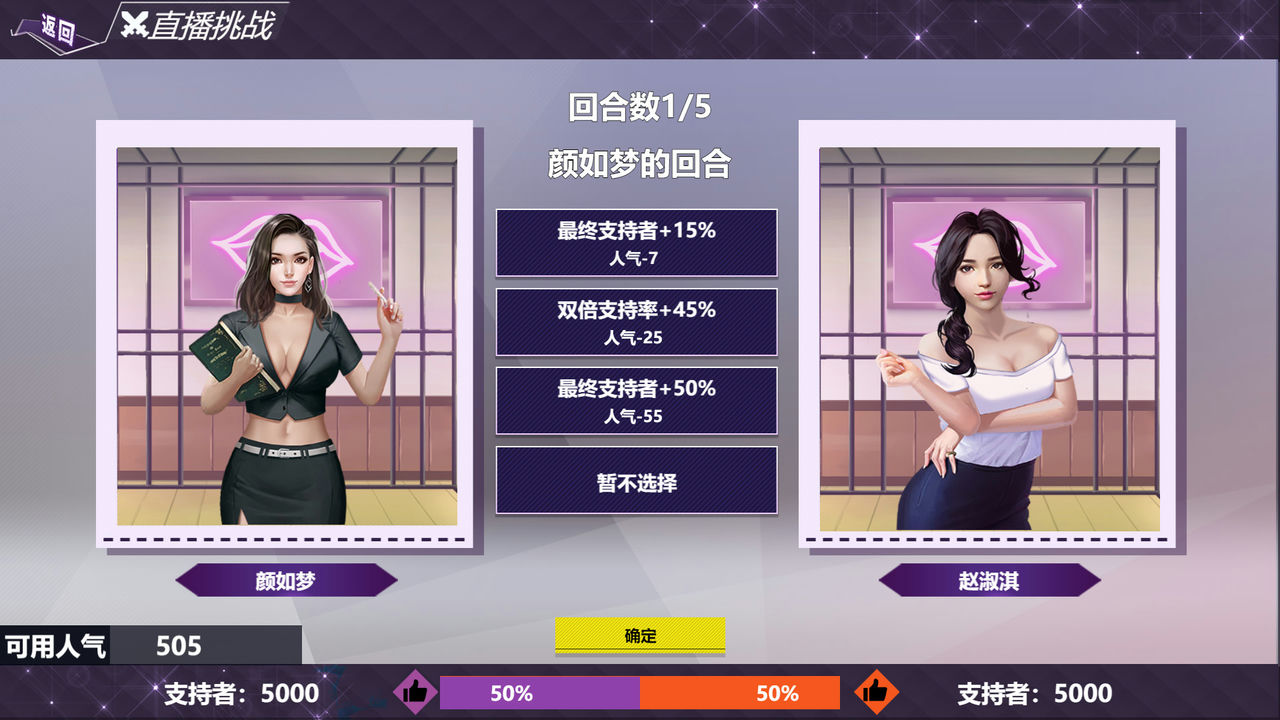This screenshot has width=1280, height=720.
Task: Click the 颜如梦 name banner
Action: point(286,580)
